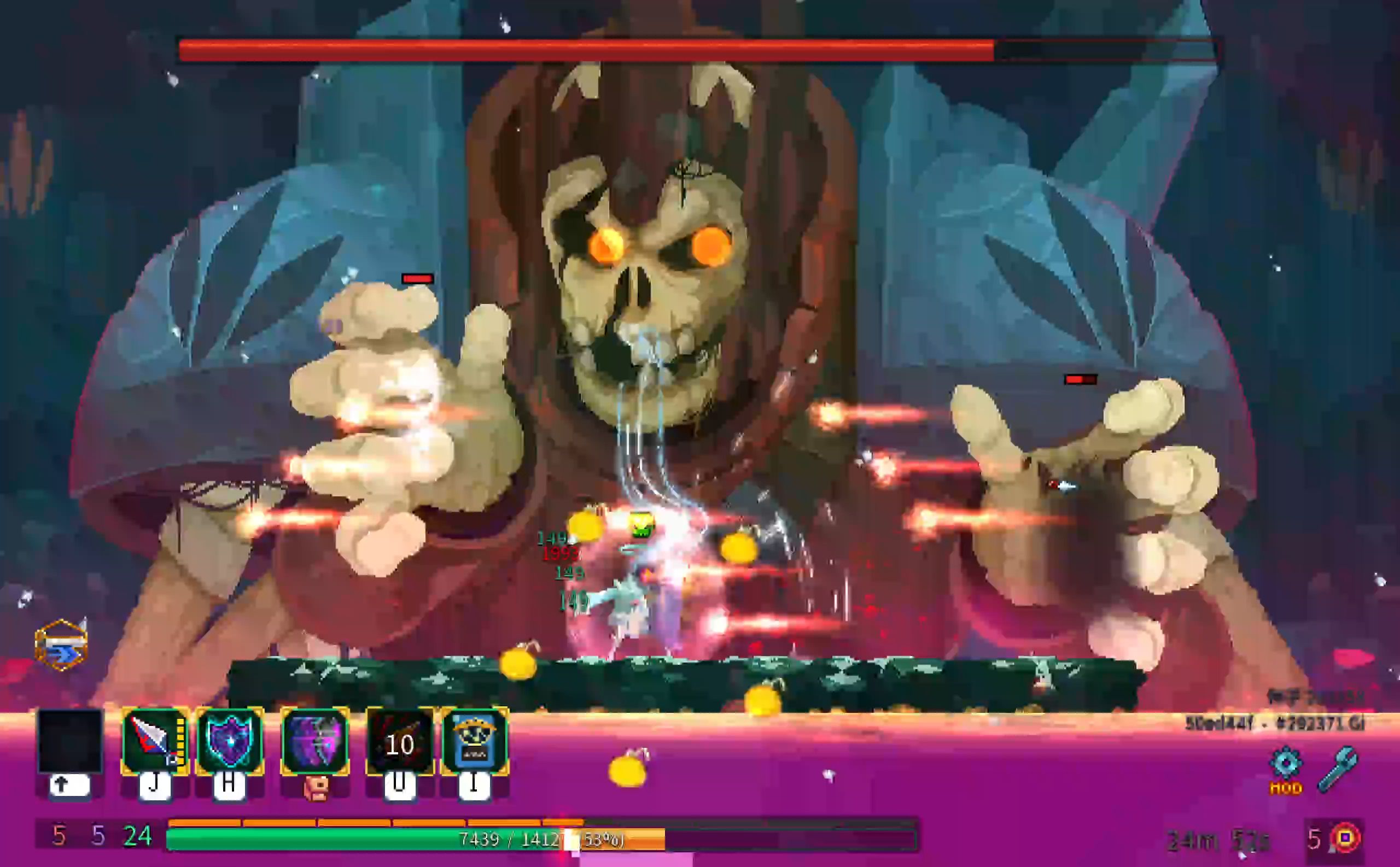This screenshot has width=1400, height=867.
Task: Click the empty dark slot with arrow key
Action: [70, 741]
